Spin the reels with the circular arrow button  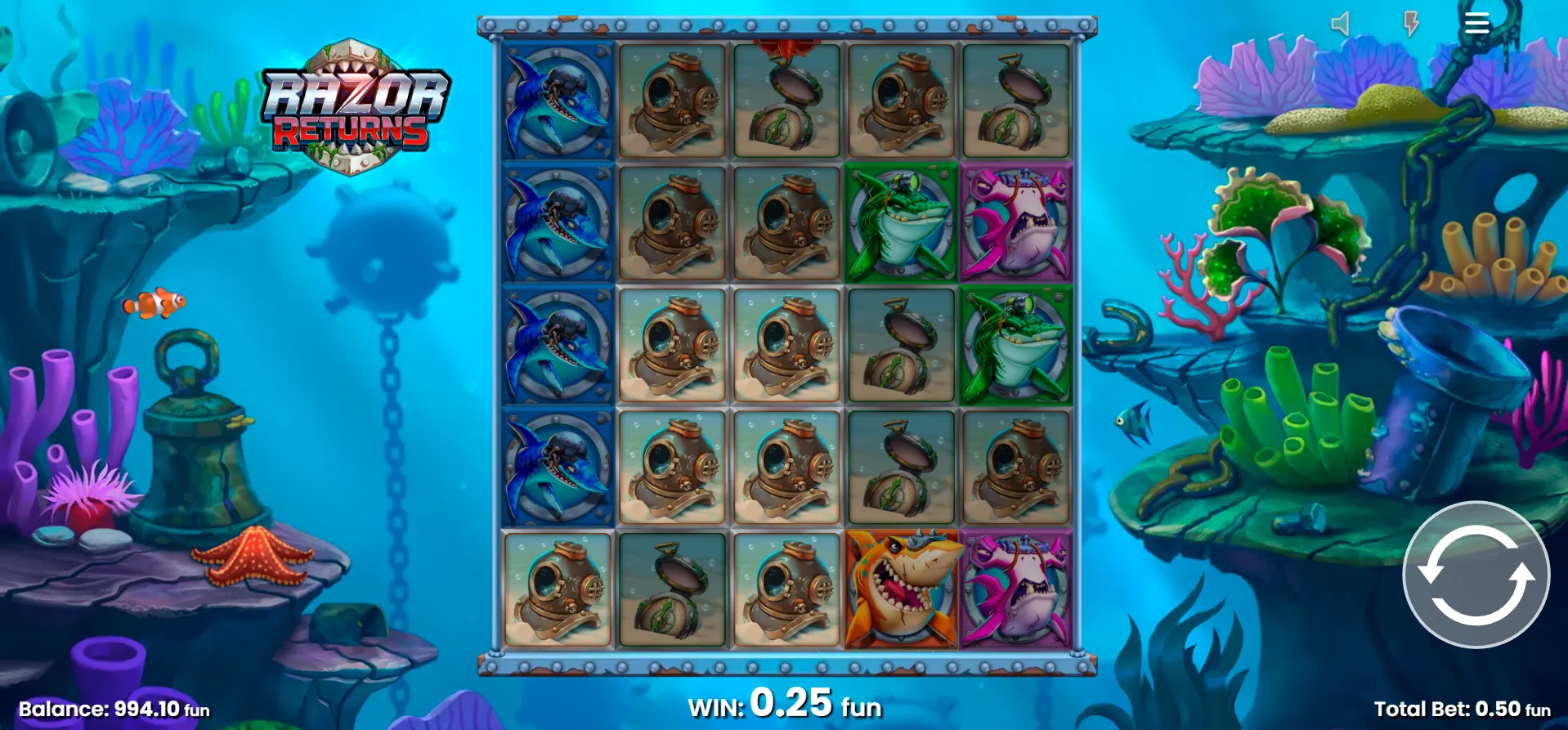[x=1476, y=575]
